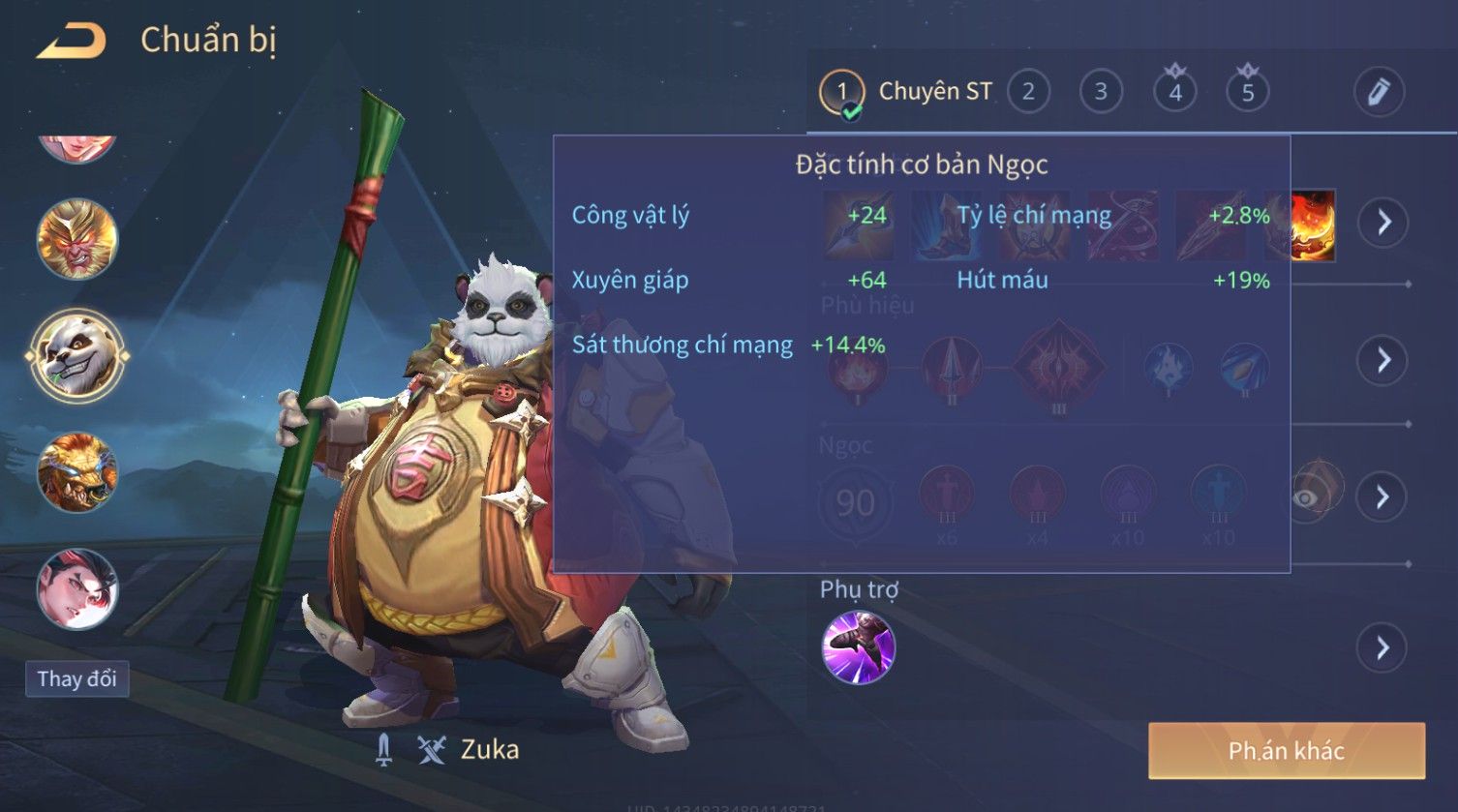1458x812 pixels.
Task: Open the equipment build arrow
Action: pyautogui.click(x=1383, y=223)
